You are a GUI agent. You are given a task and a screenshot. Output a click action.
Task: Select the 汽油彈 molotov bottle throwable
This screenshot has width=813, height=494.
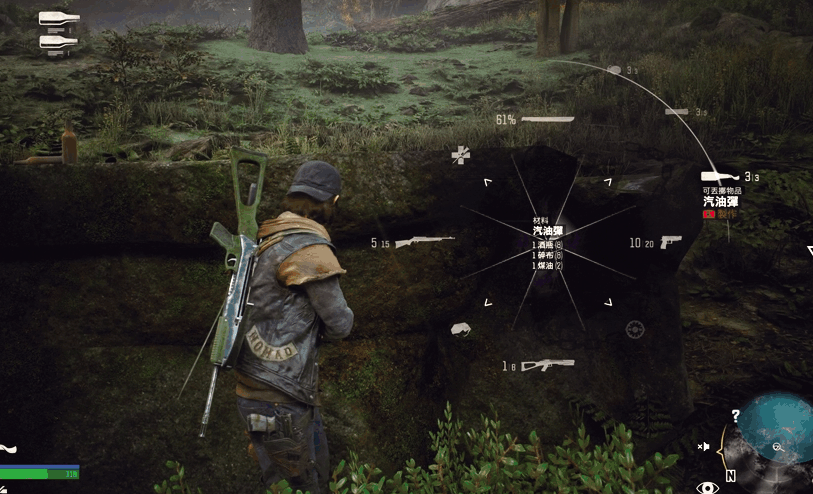click(x=719, y=177)
